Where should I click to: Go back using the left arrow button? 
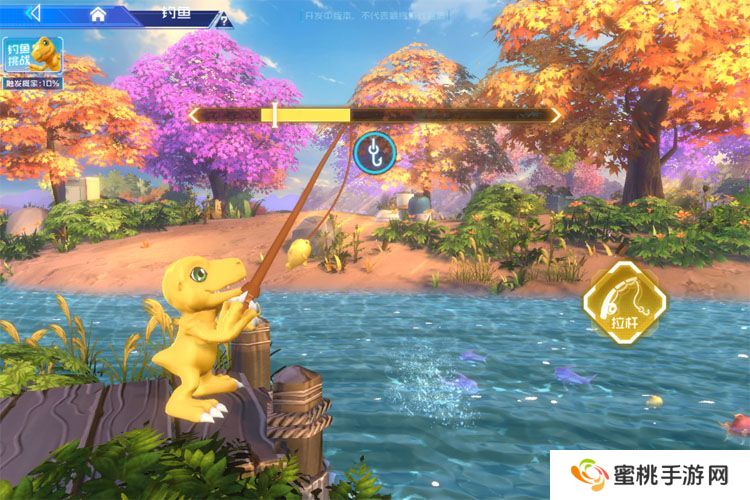[x=34, y=13]
